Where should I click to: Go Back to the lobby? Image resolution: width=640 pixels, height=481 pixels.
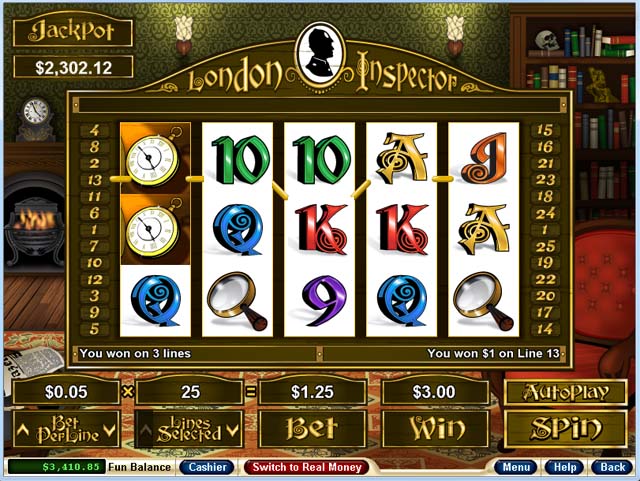[609, 467]
